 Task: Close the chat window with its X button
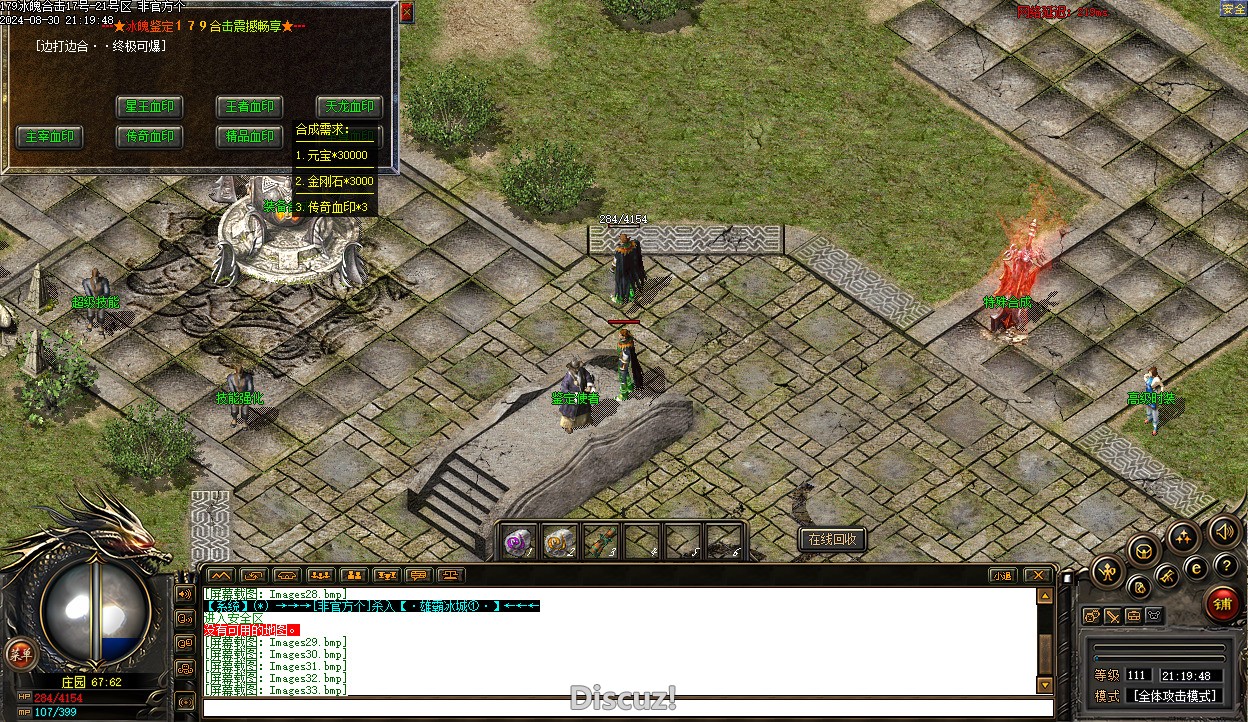click(1038, 575)
